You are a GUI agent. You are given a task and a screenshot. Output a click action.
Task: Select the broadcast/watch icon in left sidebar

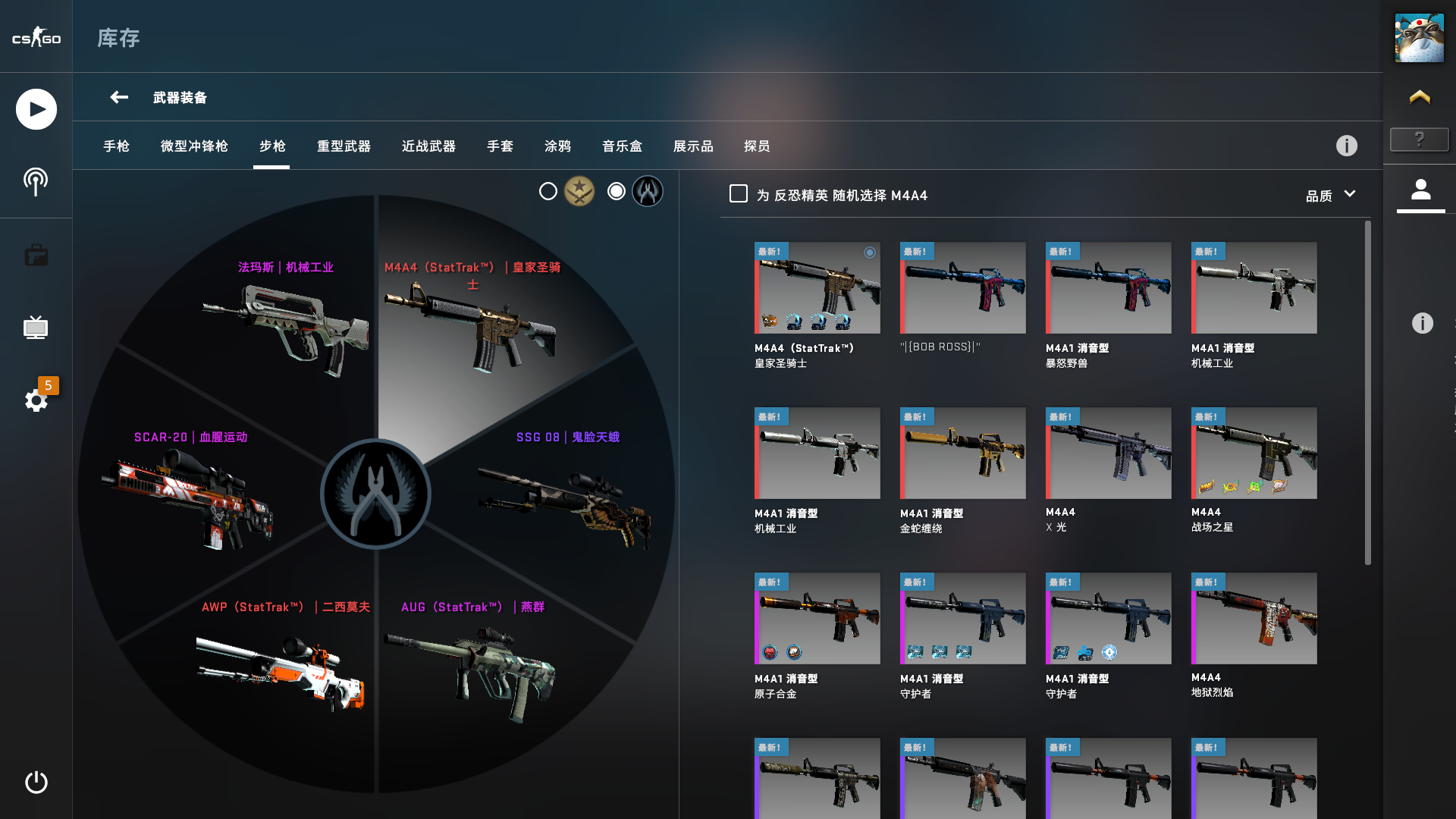36,180
